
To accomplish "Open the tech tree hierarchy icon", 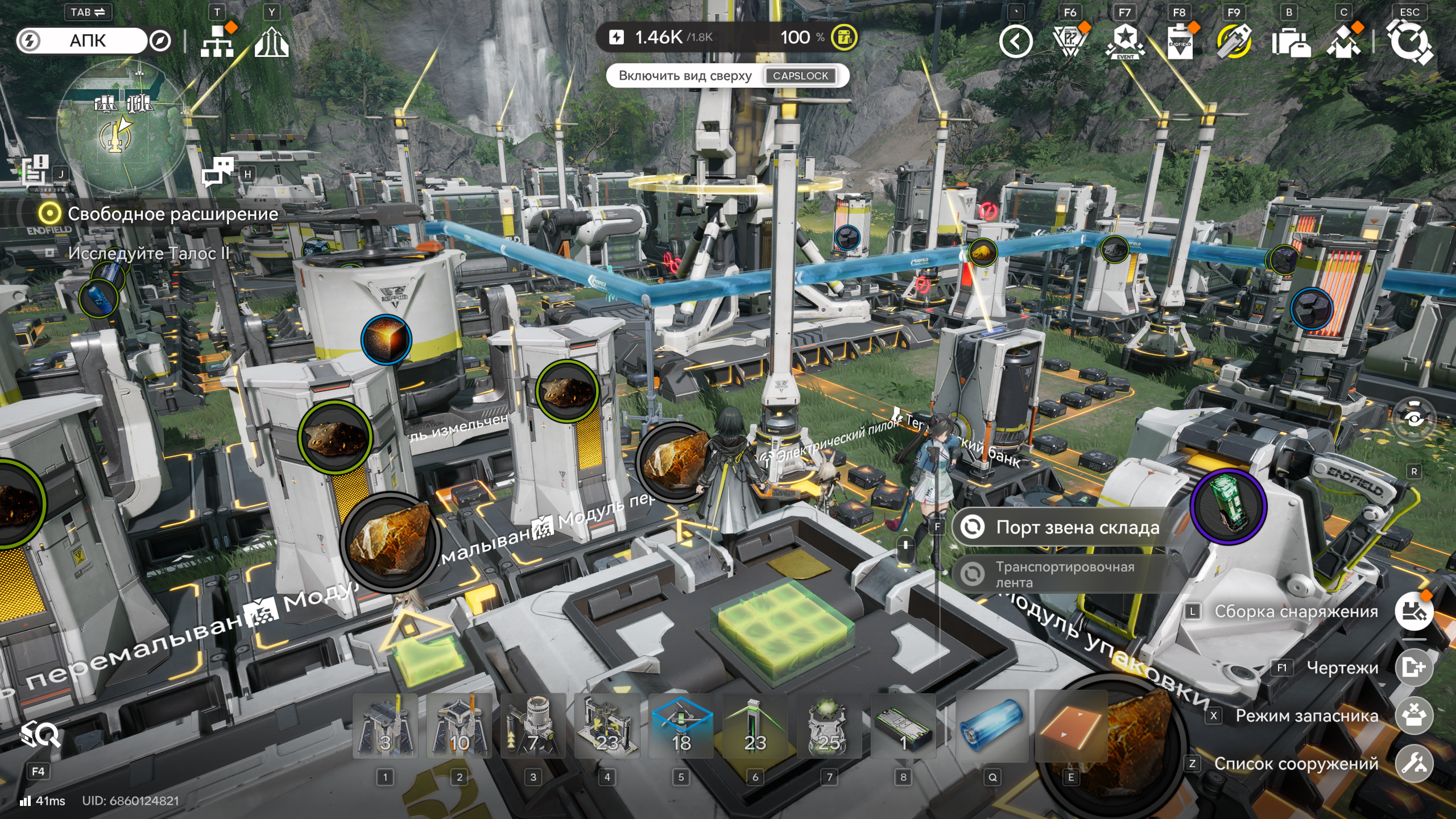I will pyautogui.click(x=217, y=41).
